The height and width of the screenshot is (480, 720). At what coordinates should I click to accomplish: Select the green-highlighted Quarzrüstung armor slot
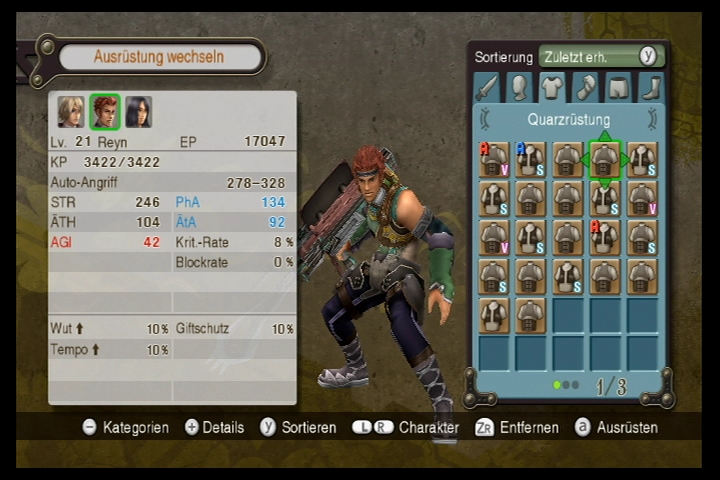604,159
